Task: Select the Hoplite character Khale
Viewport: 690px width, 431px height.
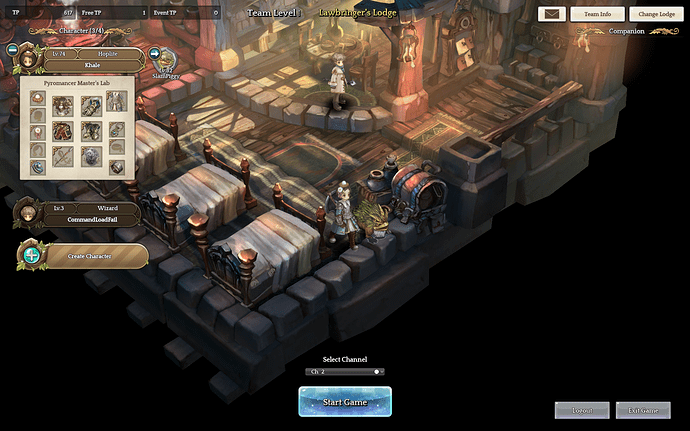Action: click(90, 58)
